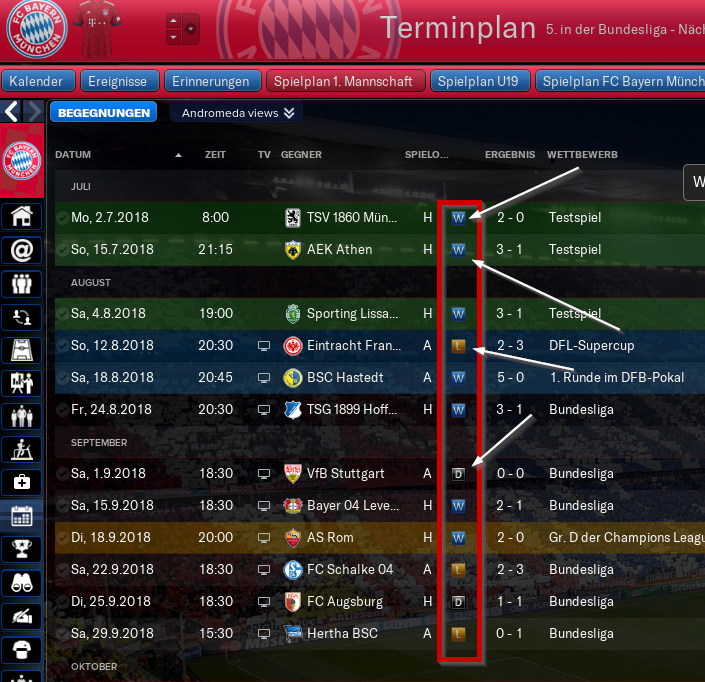
Task: Click the Begegnungen button
Action: click(104, 113)
